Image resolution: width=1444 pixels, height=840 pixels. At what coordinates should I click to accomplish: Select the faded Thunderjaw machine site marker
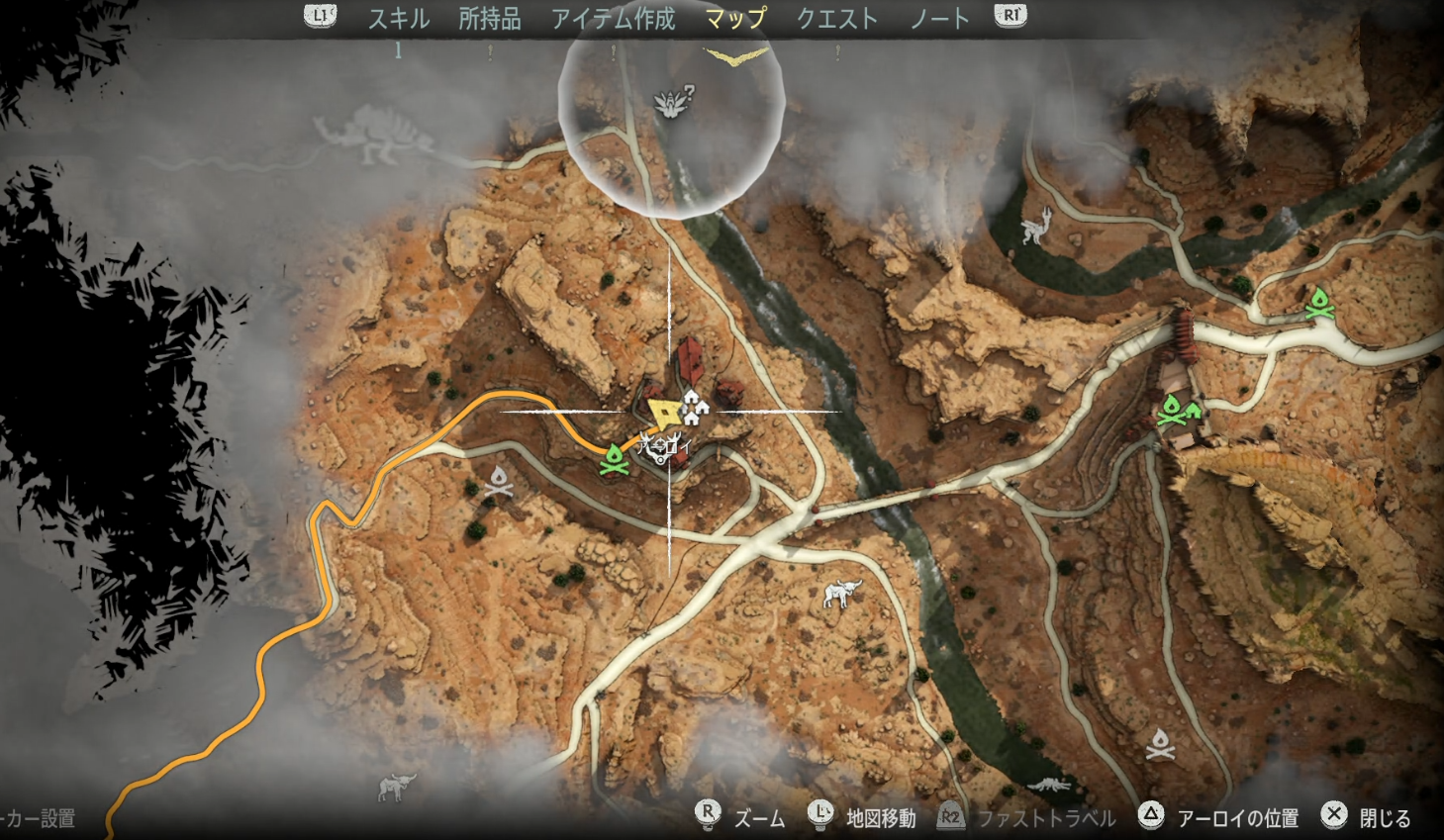(374, 137)
